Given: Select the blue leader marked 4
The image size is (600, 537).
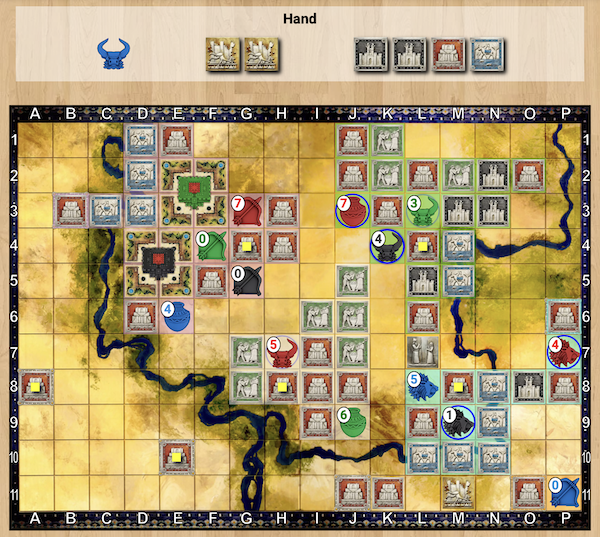Looking at the screenshot, I should pos(176,317).
